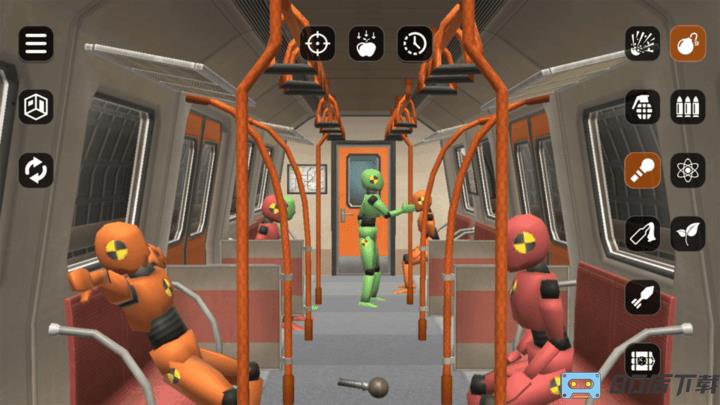Viewport: 720px width, 405px height.
Task: Open the 3D cube map selector
Action: click(36, 107)
